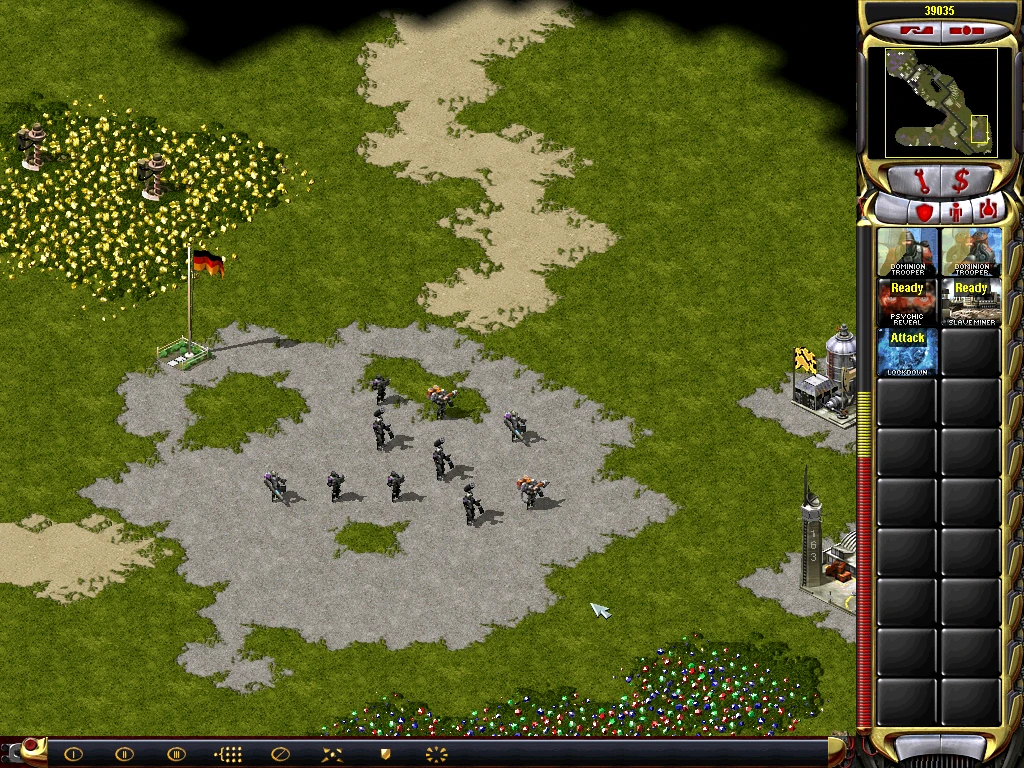The image size is (1024, 768).
Task: Select the ready Slave Miner cameo
Action: click(971, 302)
